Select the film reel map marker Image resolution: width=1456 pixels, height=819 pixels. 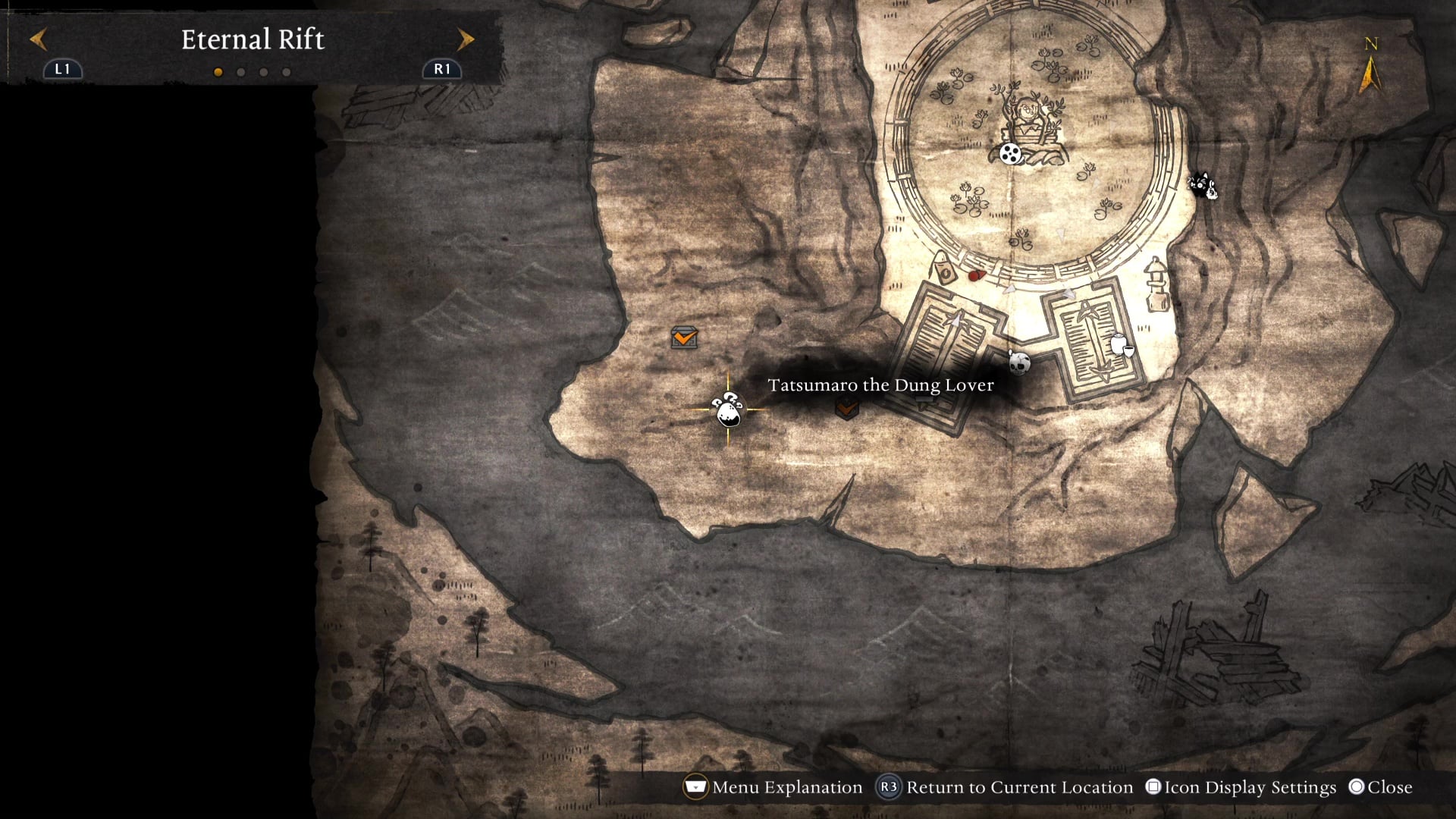point(1010,154)
